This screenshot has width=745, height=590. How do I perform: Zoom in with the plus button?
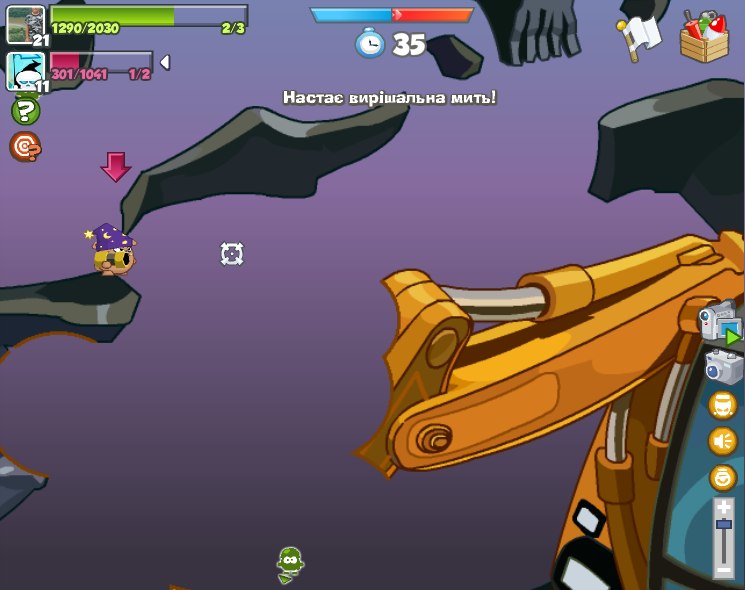point(723,507)
